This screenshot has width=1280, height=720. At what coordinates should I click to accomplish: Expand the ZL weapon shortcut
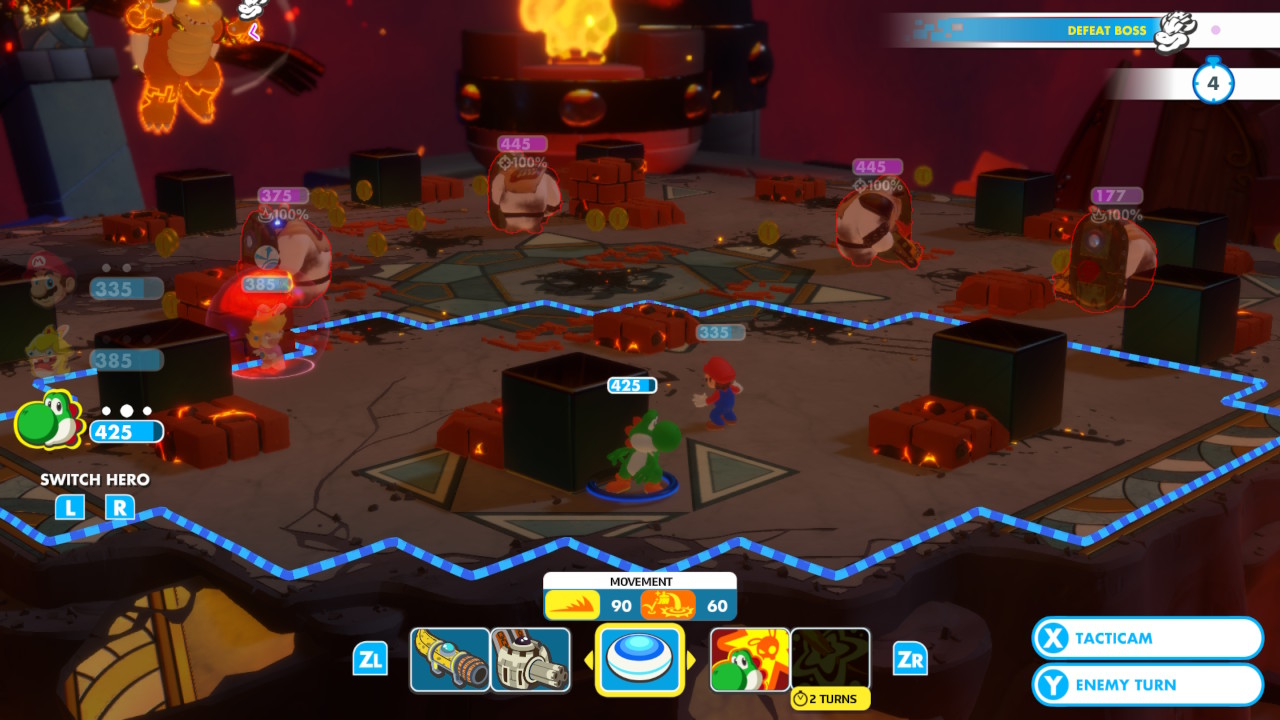click(371, 659)
